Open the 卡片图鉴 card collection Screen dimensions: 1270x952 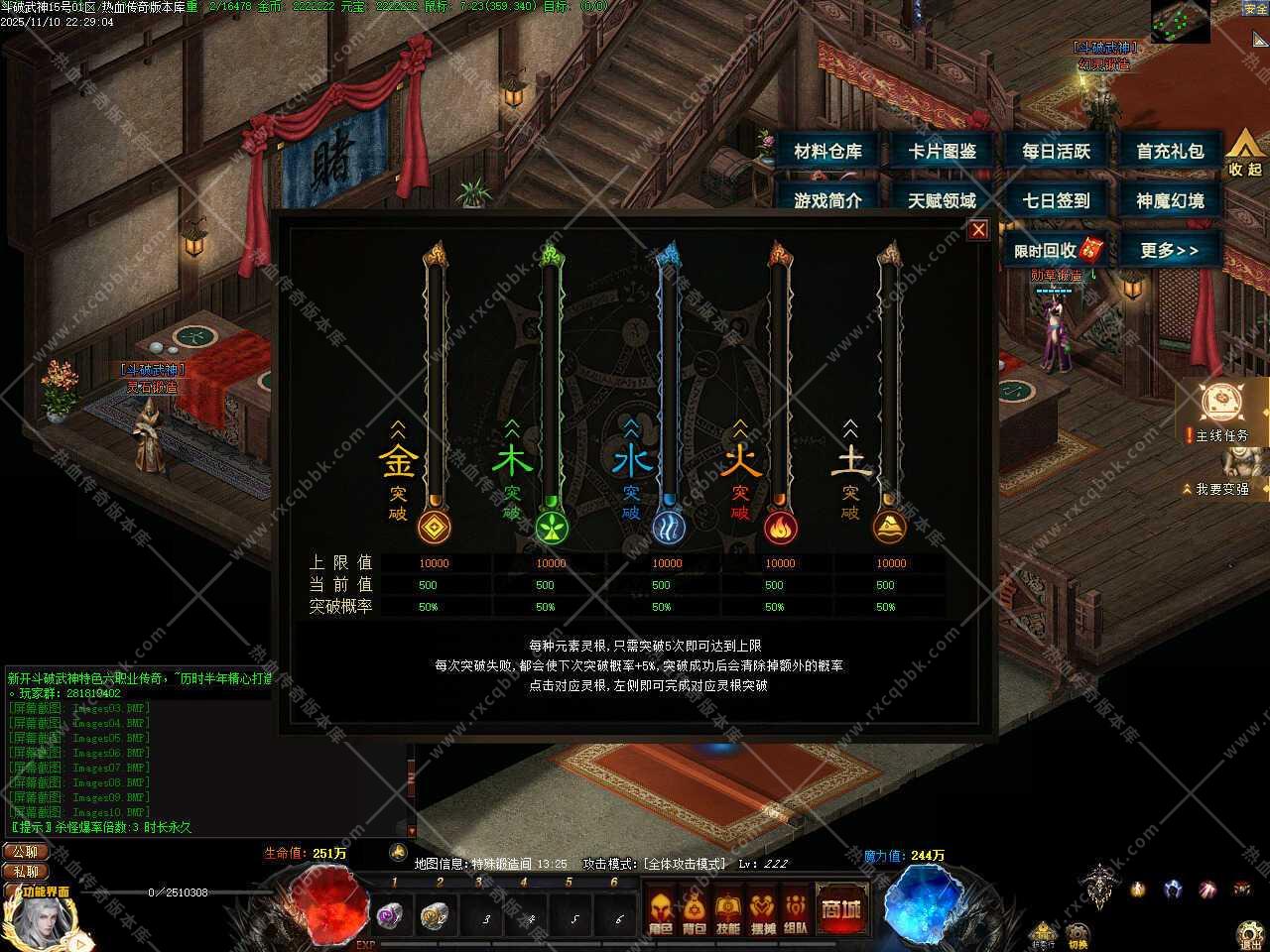pos(942,152)
